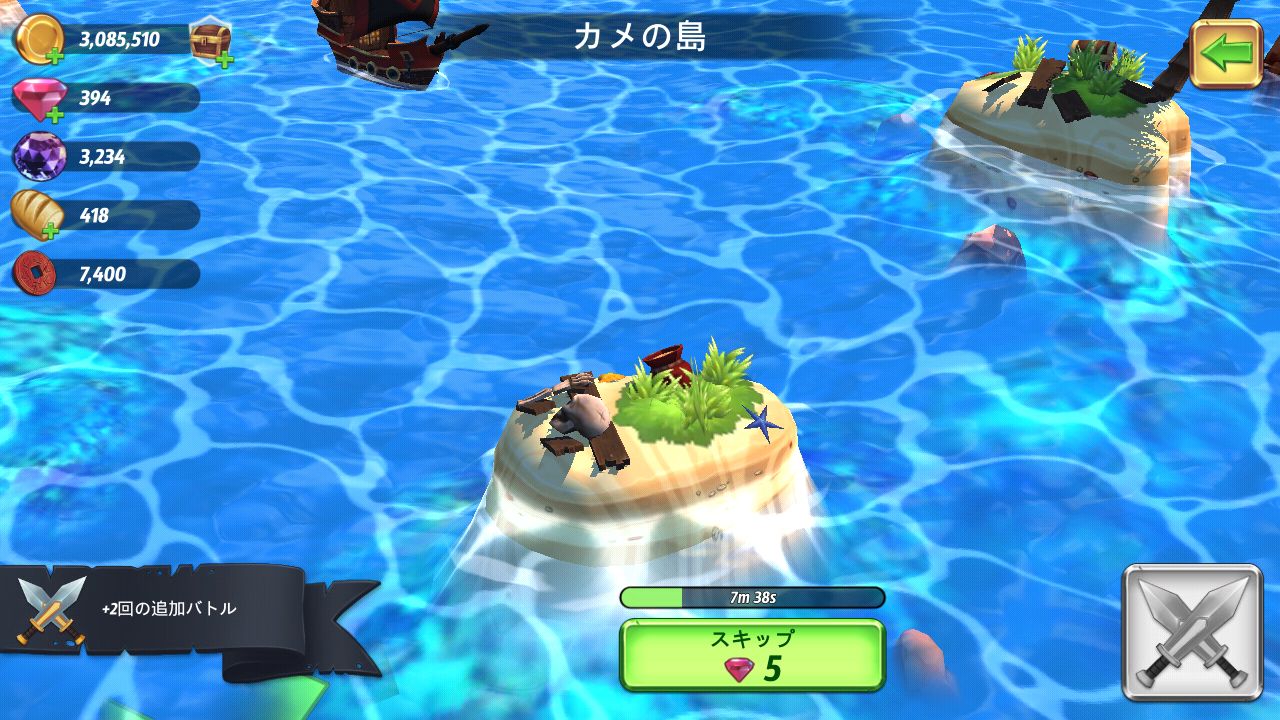Viewport: 1280px width, 720px height.
Task: Open the treasure chest shop icon
Action: pyautogui.click(x=211, y=42)
